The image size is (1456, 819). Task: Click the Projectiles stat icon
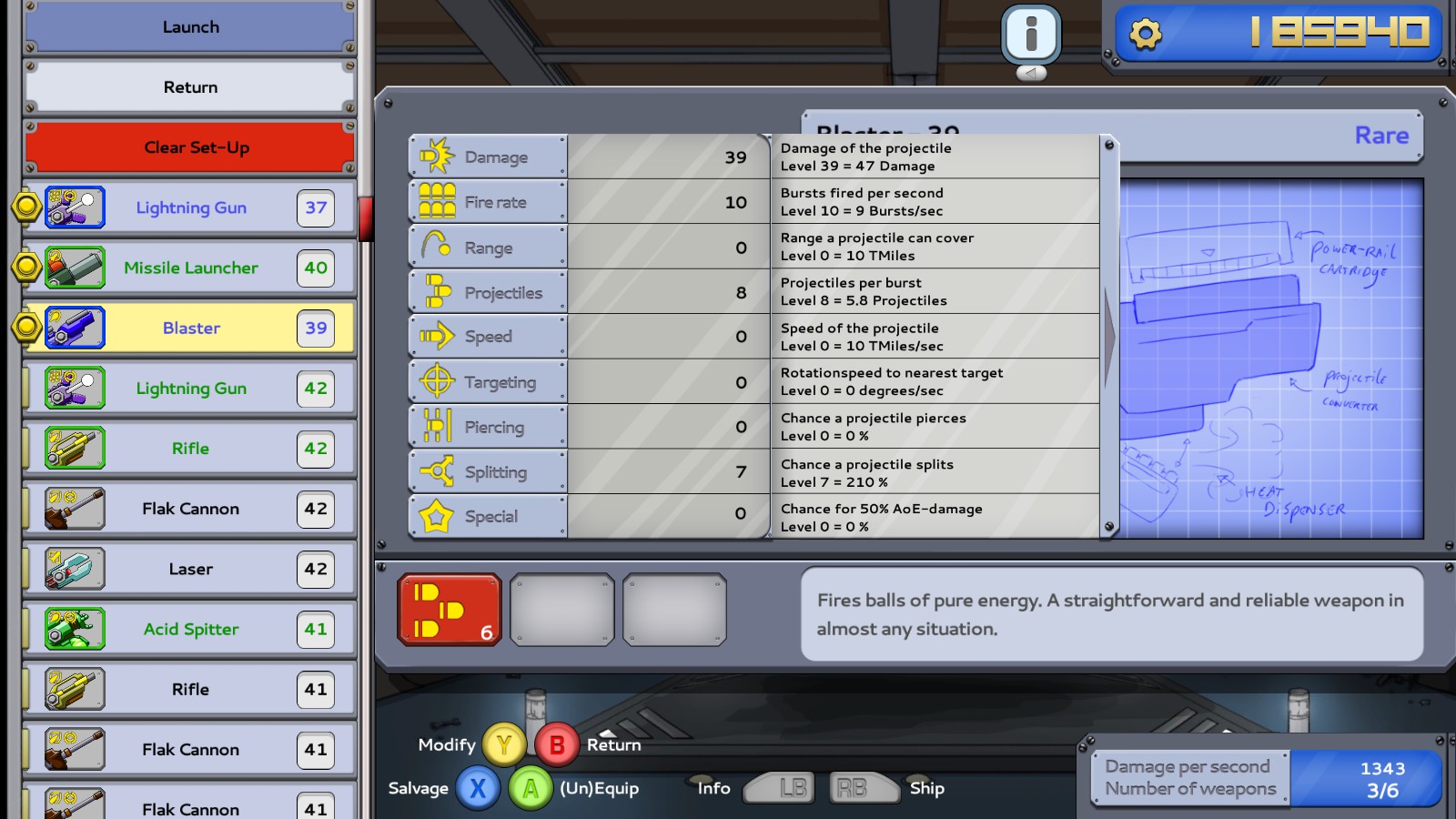pyautogui.click(x=435, y=290)
